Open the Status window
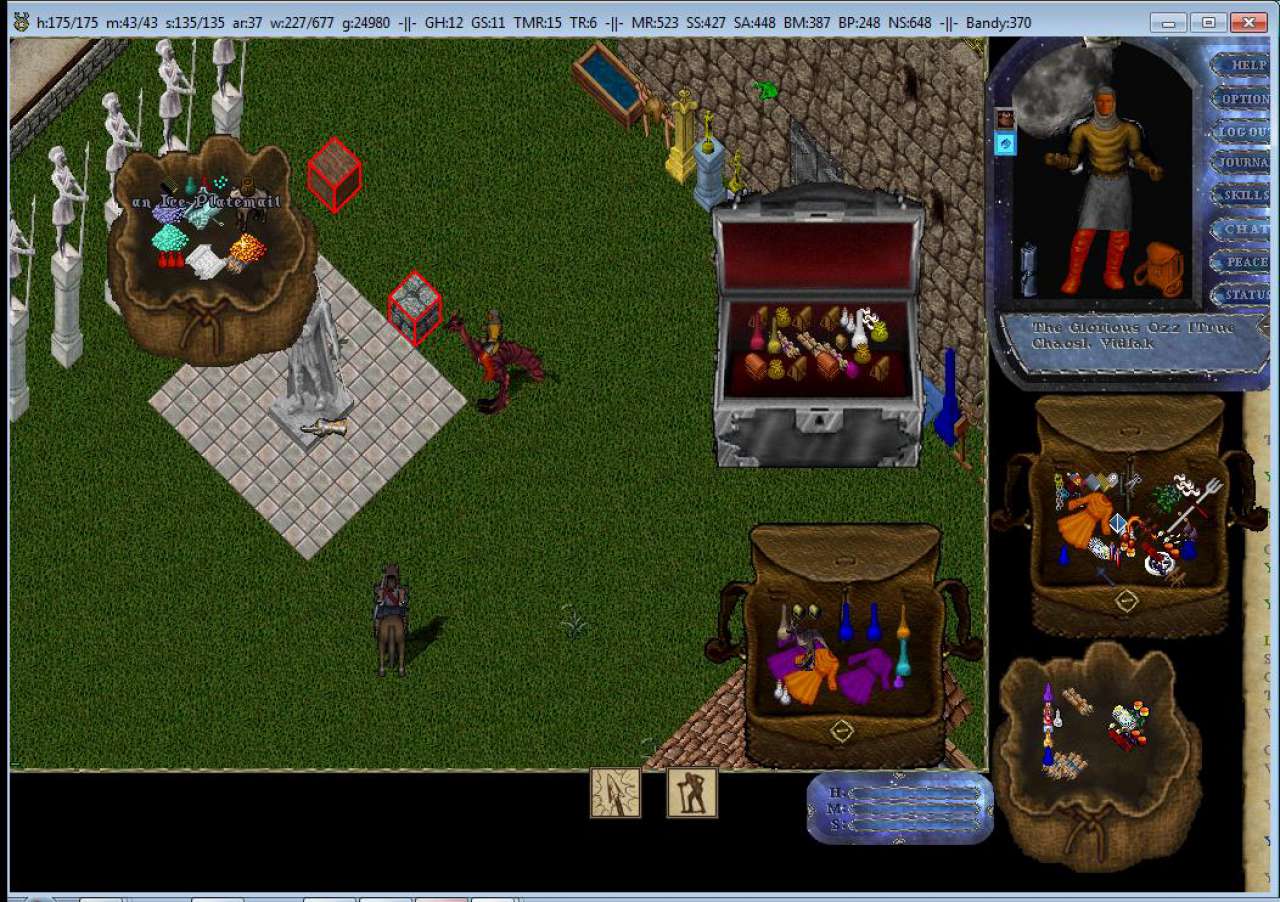Viewport: 1280px width, 902px height. [x=1246, y=295]
